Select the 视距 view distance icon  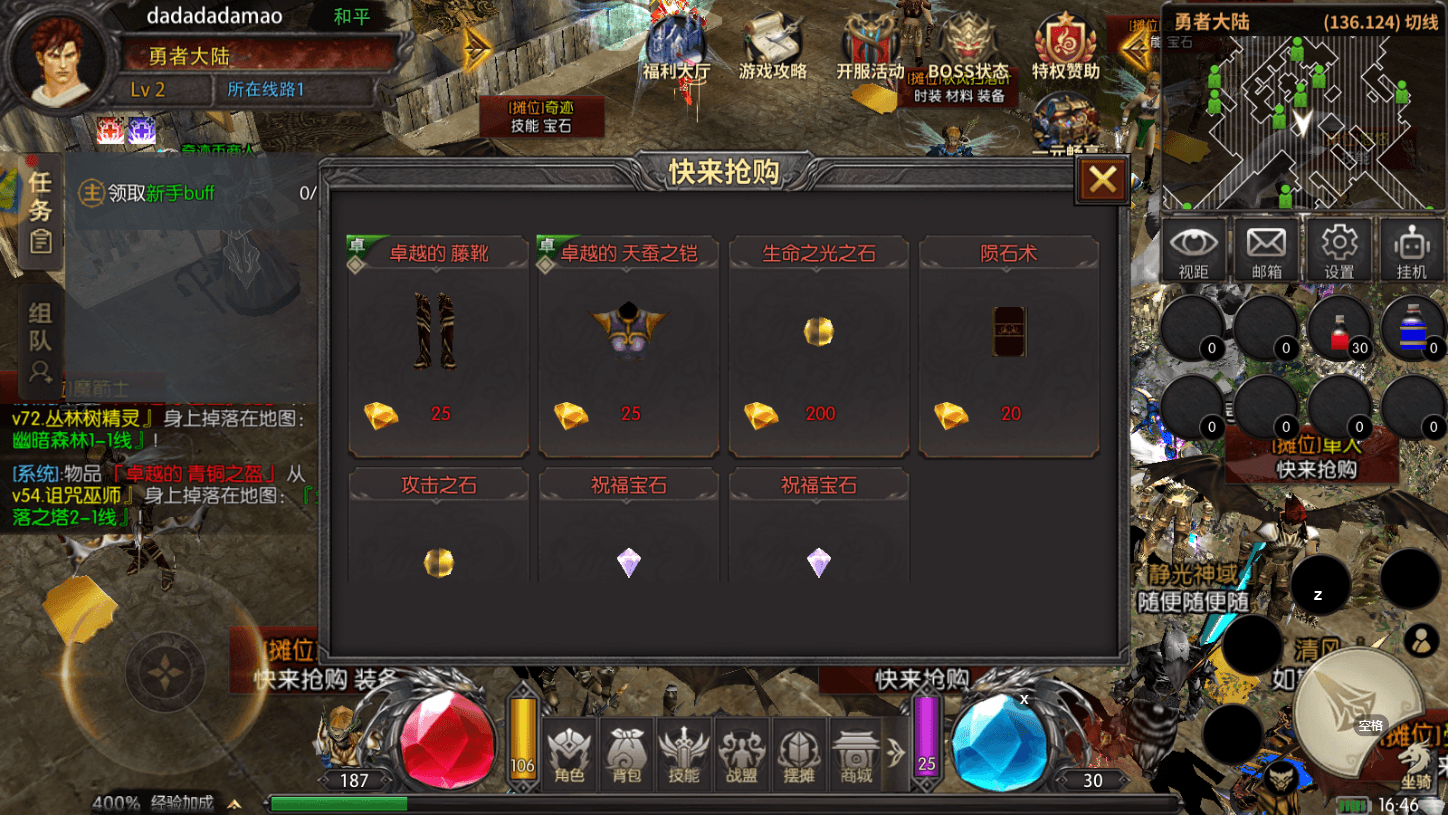point(1194,248)
